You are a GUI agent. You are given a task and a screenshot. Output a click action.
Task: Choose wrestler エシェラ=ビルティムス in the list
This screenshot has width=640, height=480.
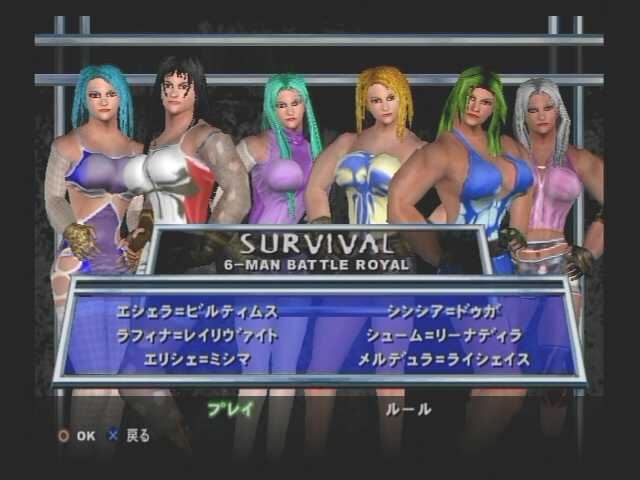tap(210, 312)
